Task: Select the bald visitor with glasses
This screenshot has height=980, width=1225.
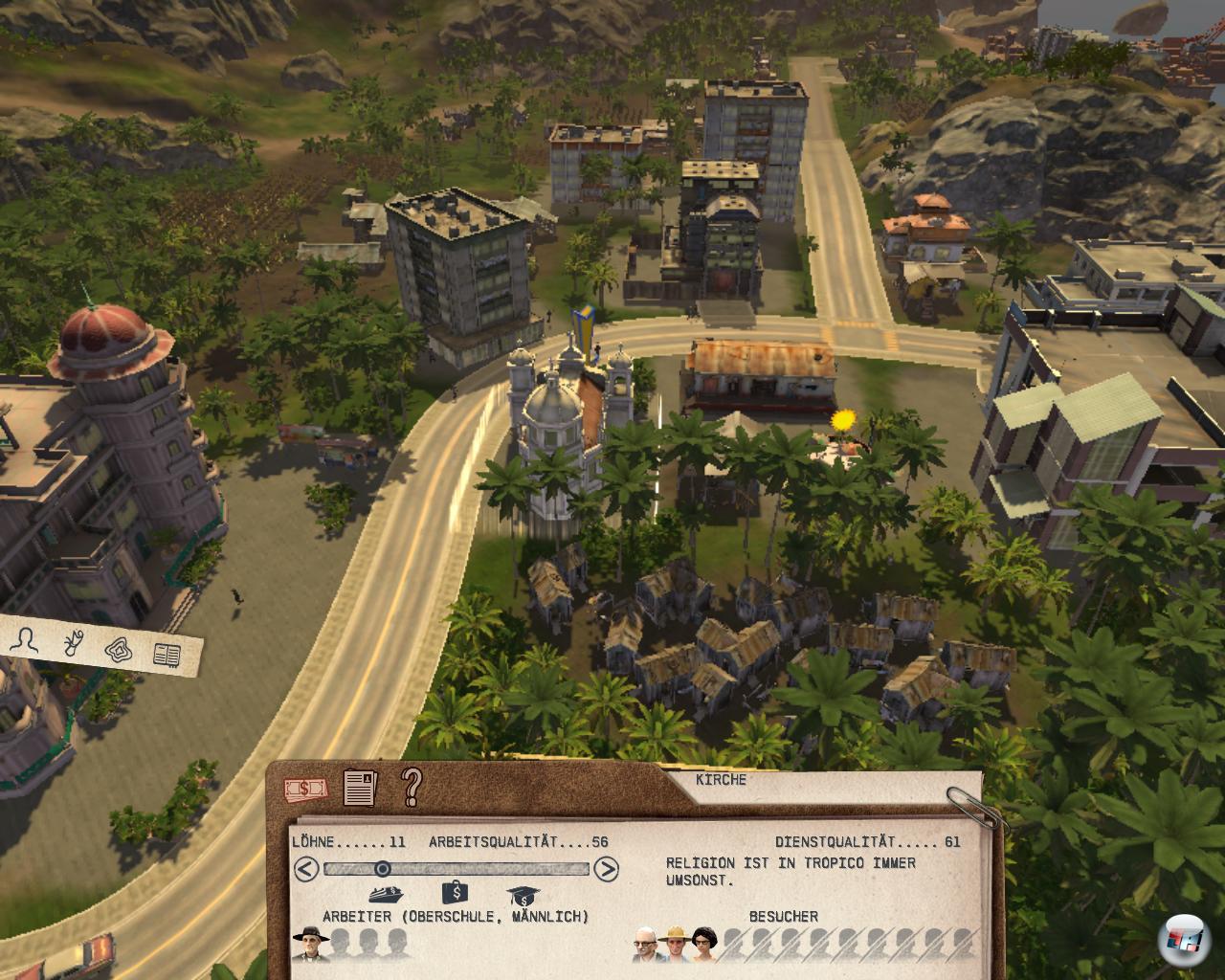Action: click(646, 946)
